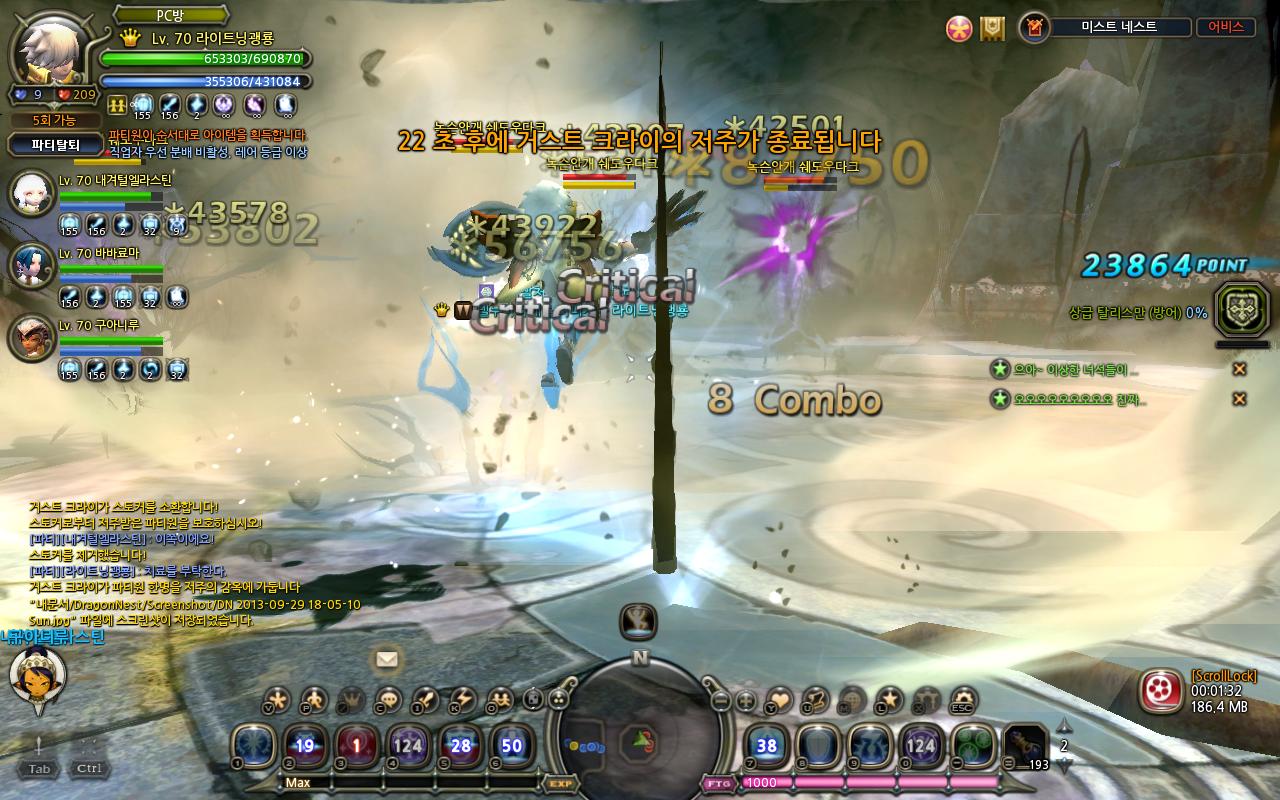Viewport: 1280px width, 800px height.
Task: Toggle the red video recording button
Action: (x=1160, y=689)
